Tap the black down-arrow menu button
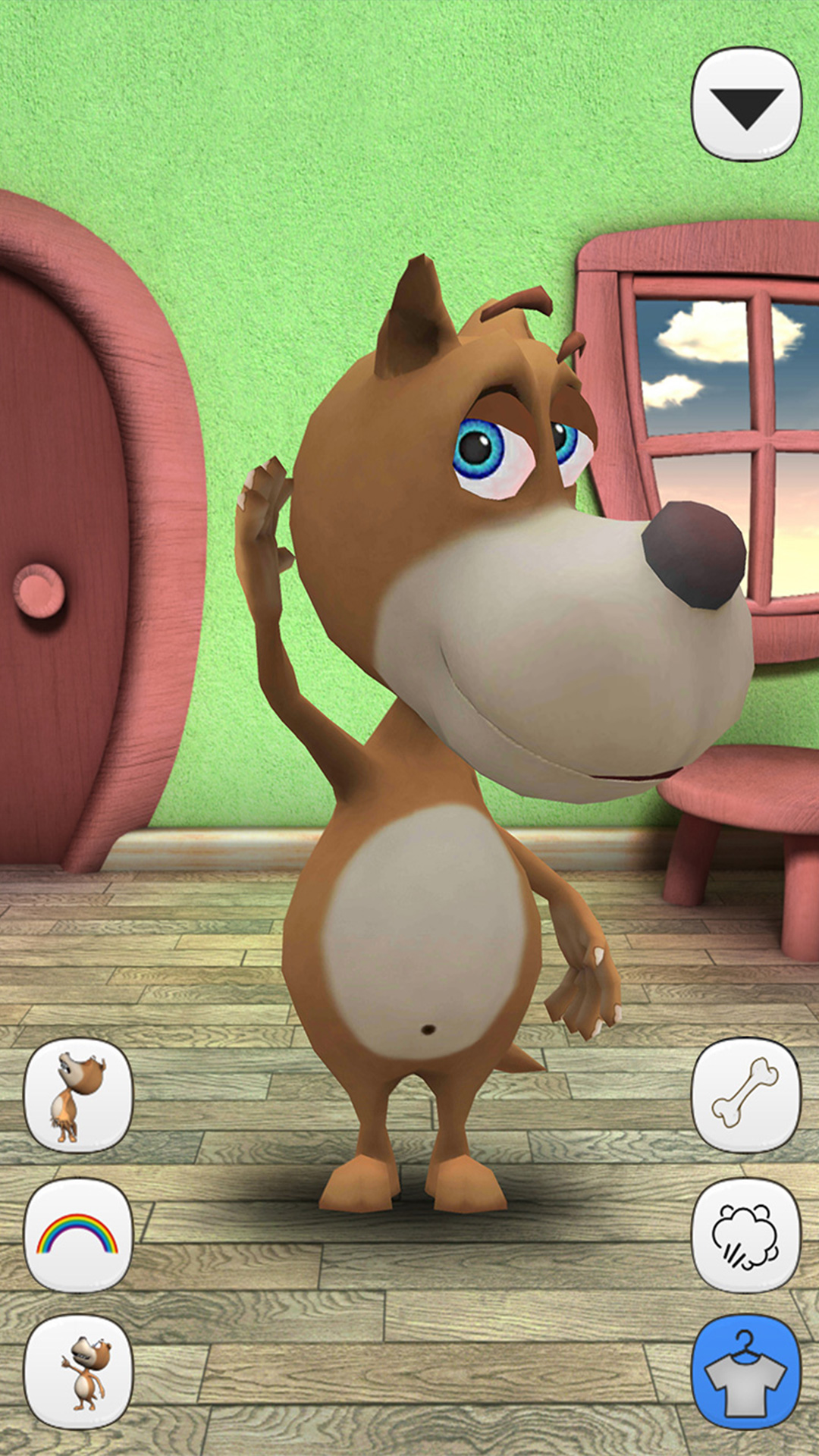 pyautogui.click(x=746, y=105)
